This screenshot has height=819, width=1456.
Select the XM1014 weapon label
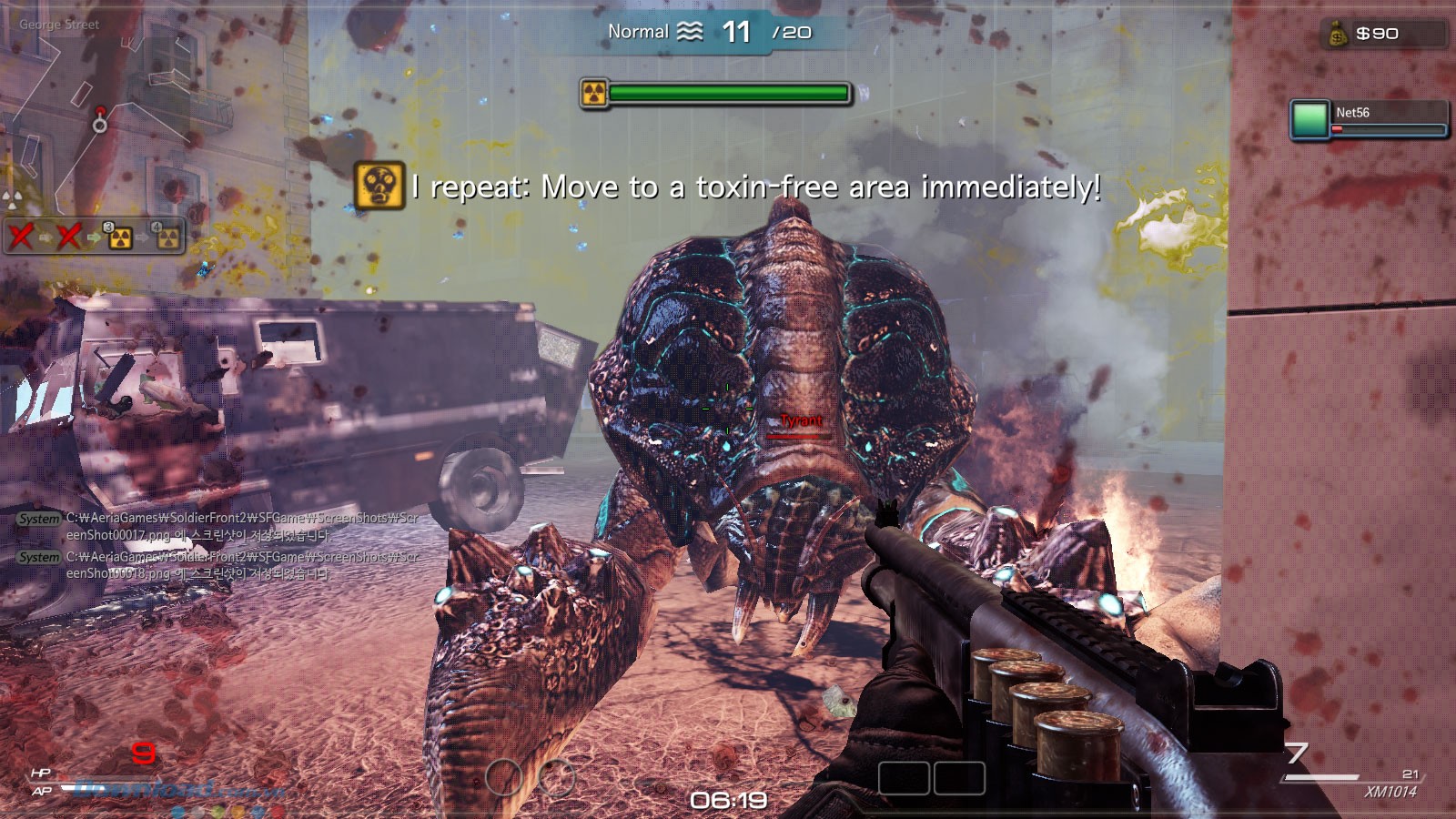[1390, 792]
